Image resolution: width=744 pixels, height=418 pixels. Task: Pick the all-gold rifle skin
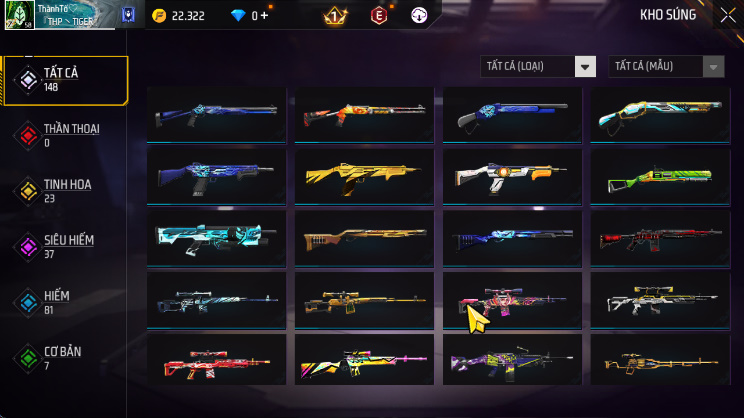point(365,178)
